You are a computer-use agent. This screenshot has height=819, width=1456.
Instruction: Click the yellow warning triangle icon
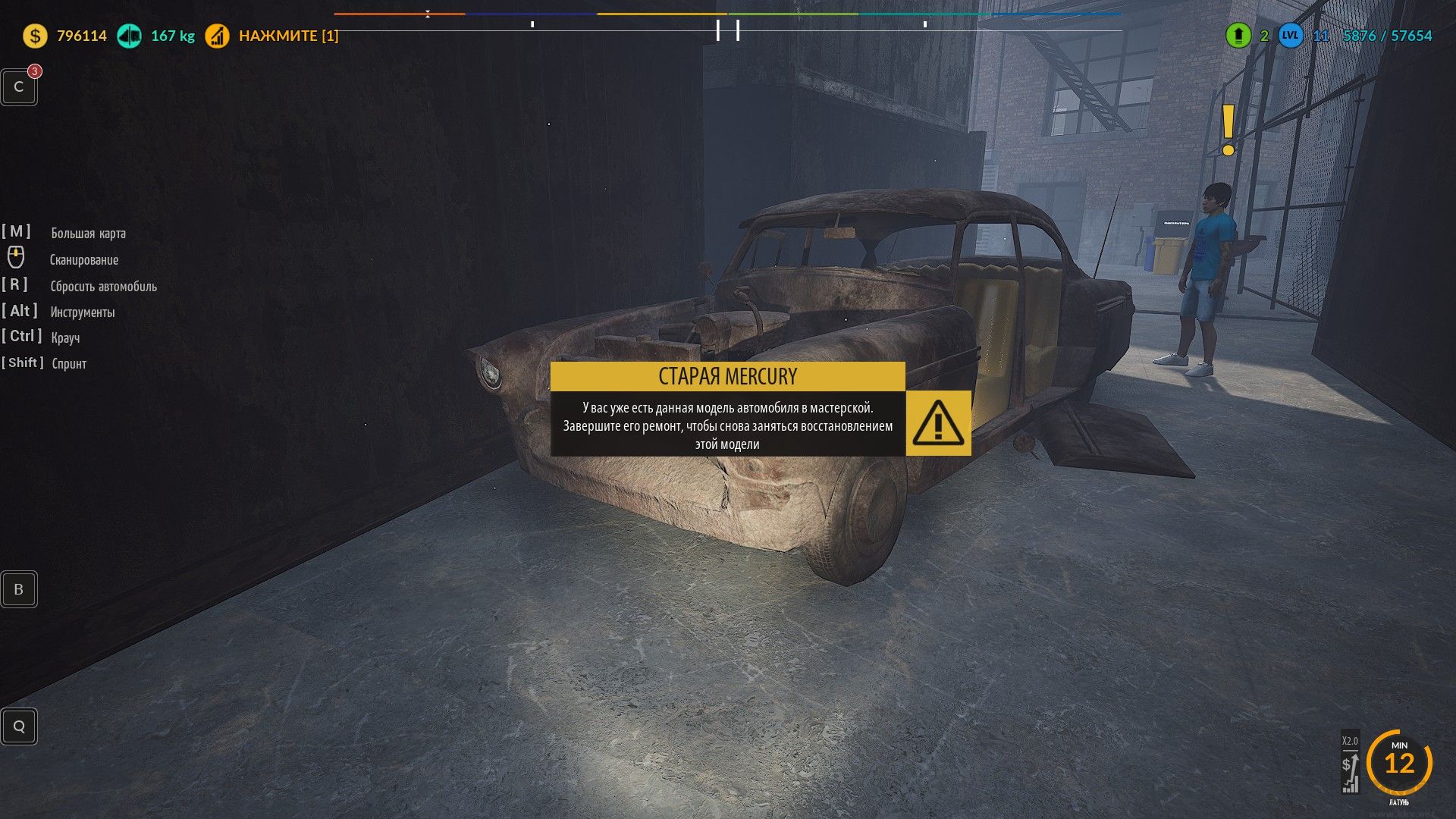(938, 422)
